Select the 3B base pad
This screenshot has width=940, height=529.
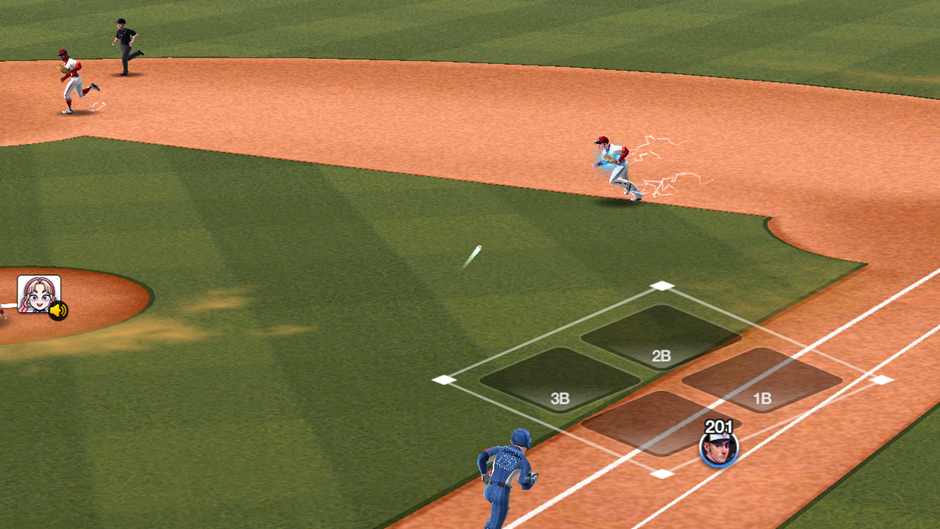(560, 380)
